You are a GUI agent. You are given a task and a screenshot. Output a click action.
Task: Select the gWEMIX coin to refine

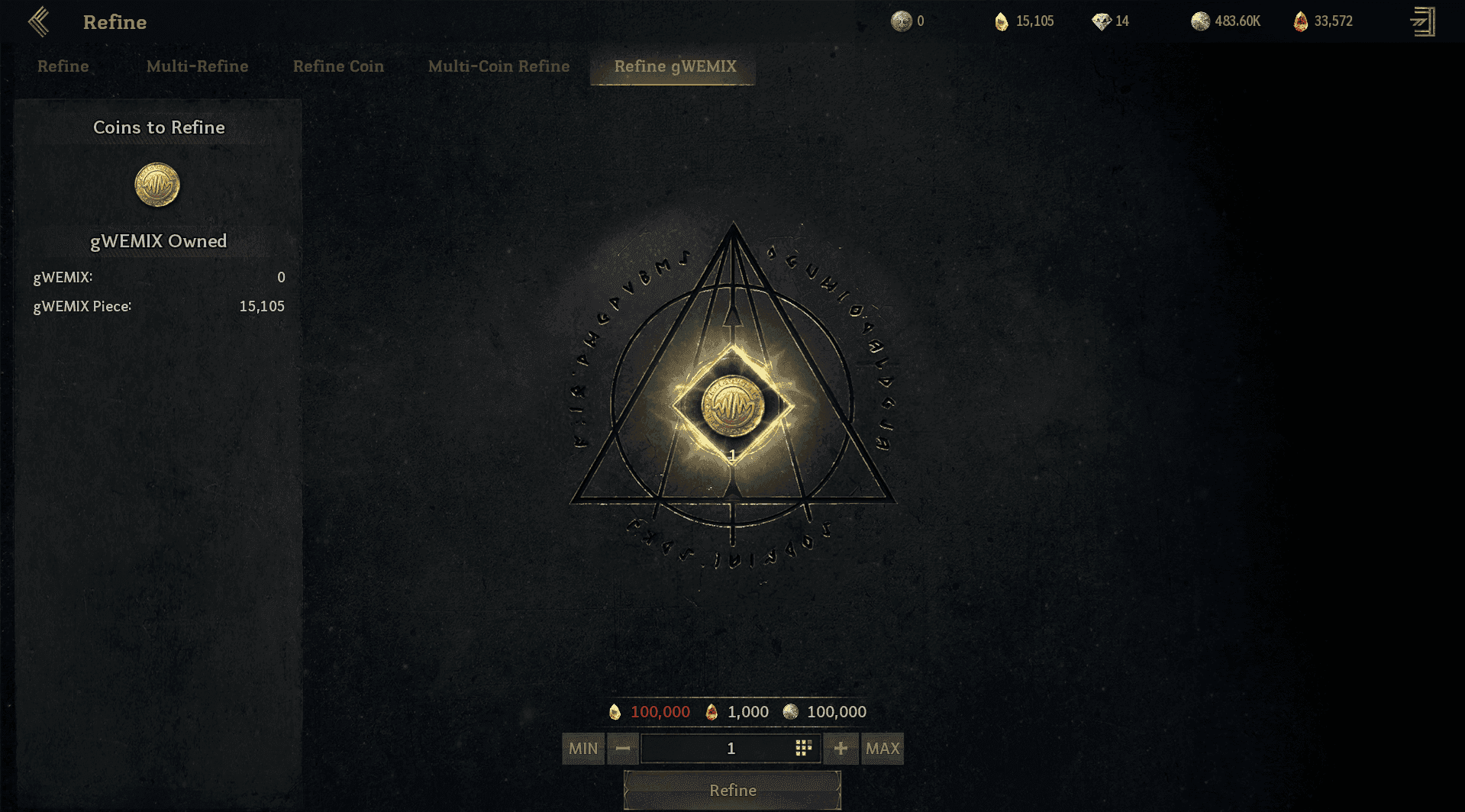157,185
